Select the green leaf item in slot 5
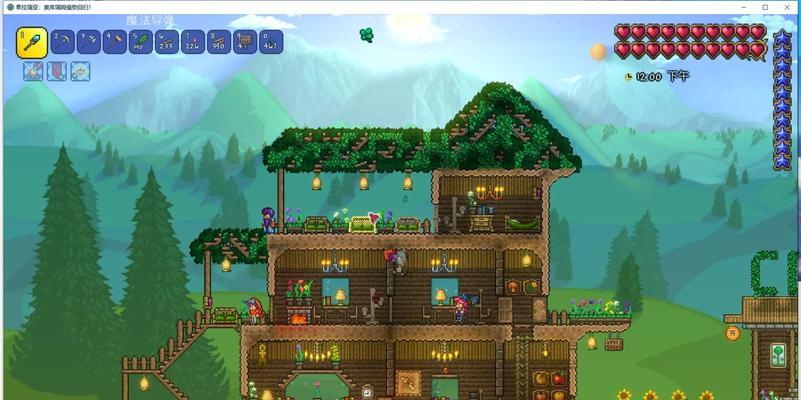 tap(141, 42)
